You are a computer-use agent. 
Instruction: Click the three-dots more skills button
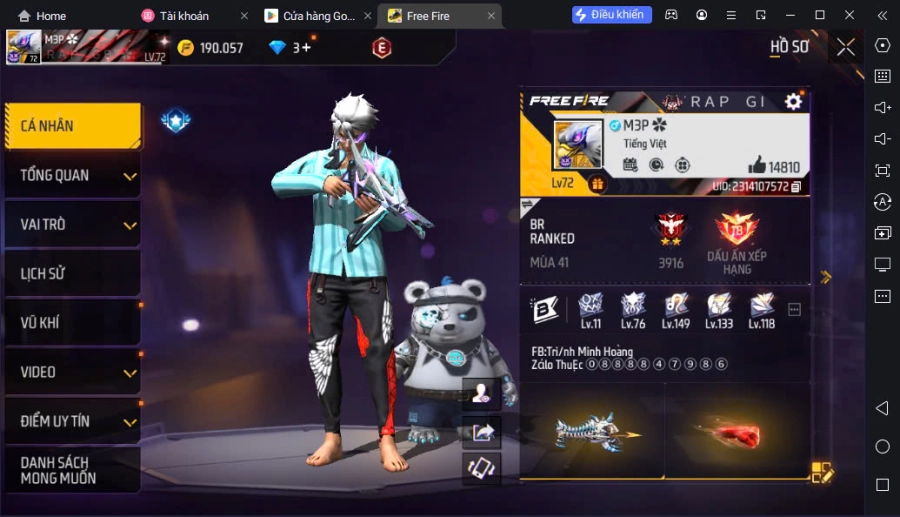pyautogui.click(x=795, y=310)
